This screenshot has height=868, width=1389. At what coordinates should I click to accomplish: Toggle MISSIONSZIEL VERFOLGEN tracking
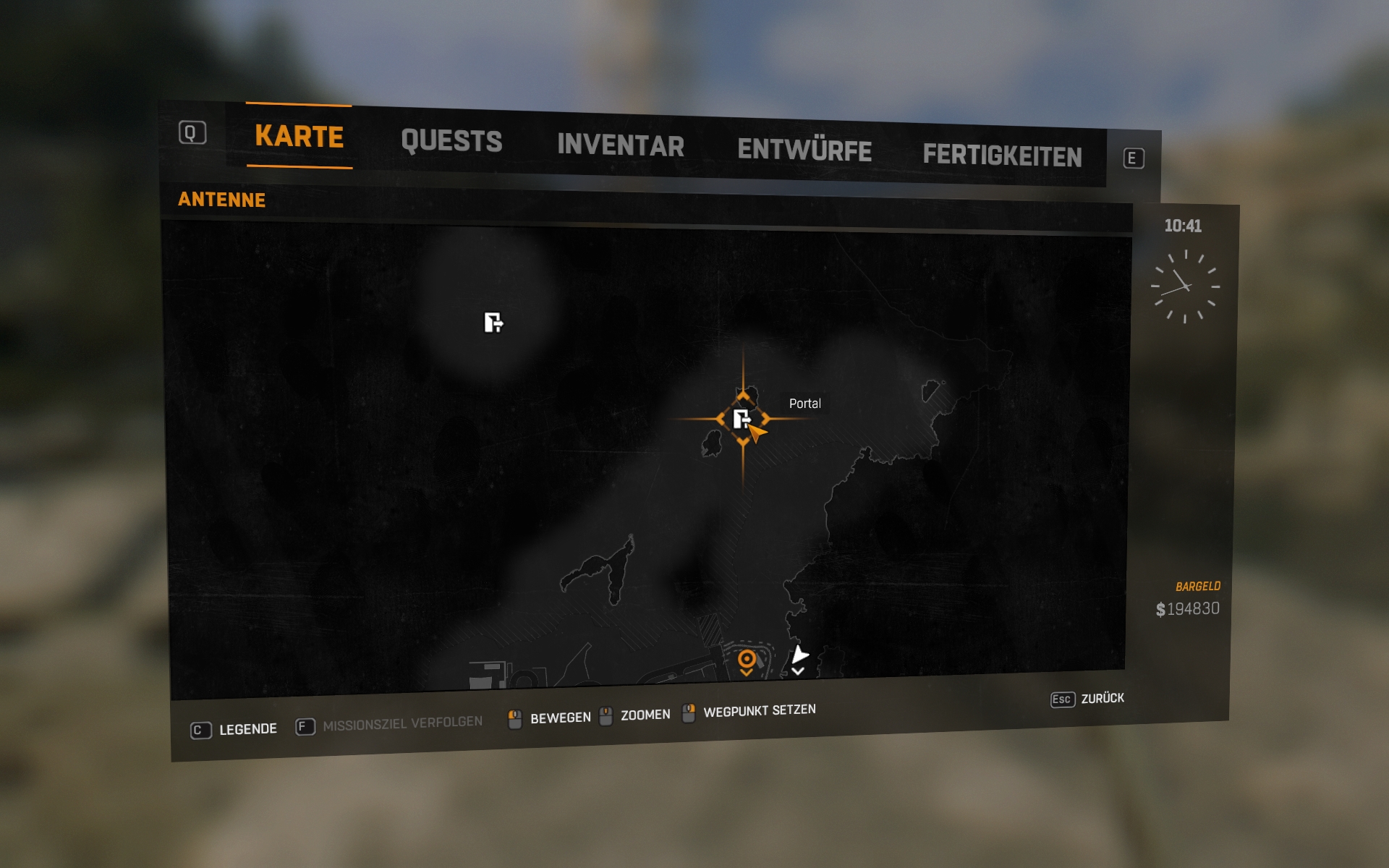click(402, 722)
